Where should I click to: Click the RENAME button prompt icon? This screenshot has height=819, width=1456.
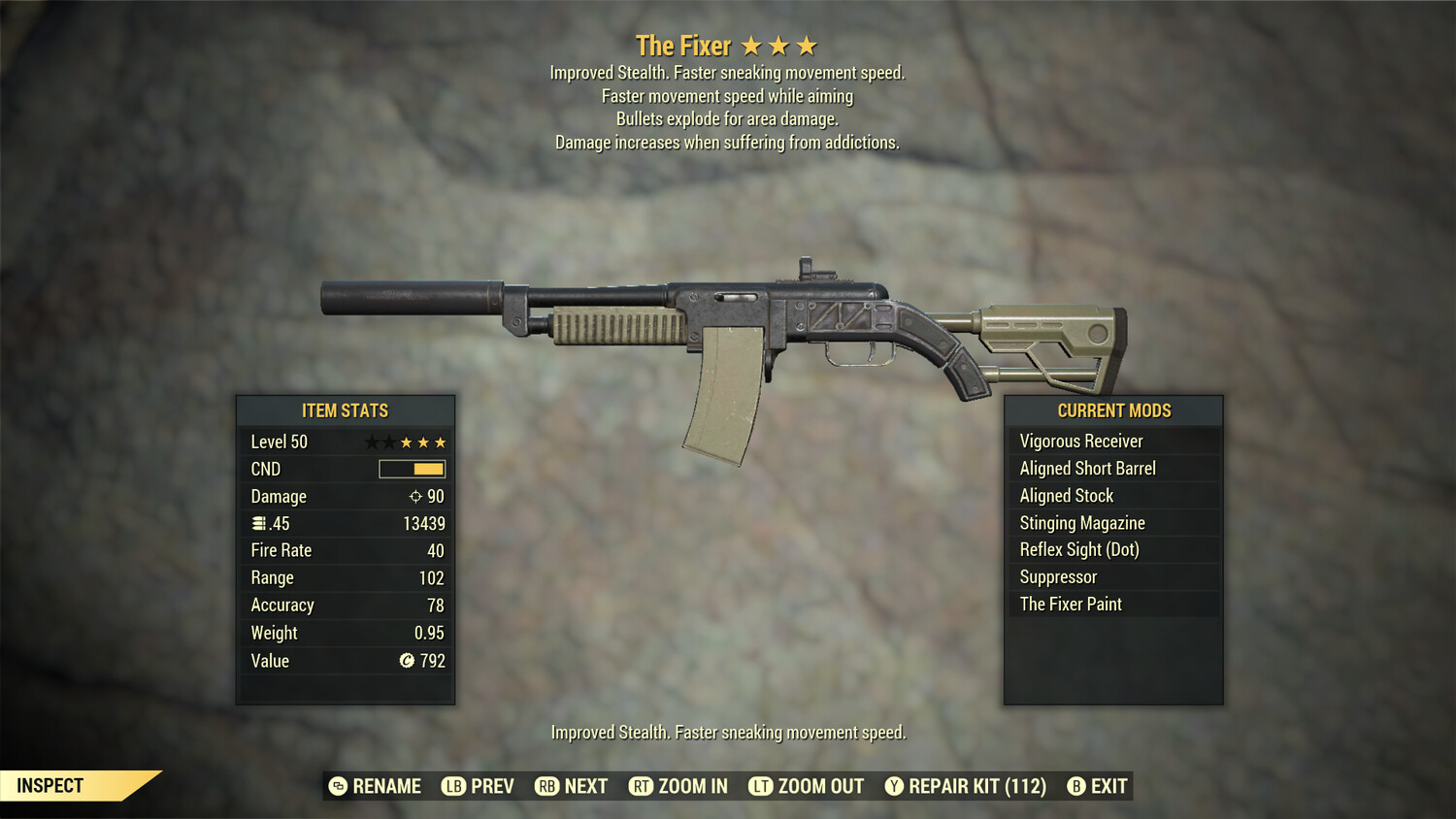coord(338,786)
